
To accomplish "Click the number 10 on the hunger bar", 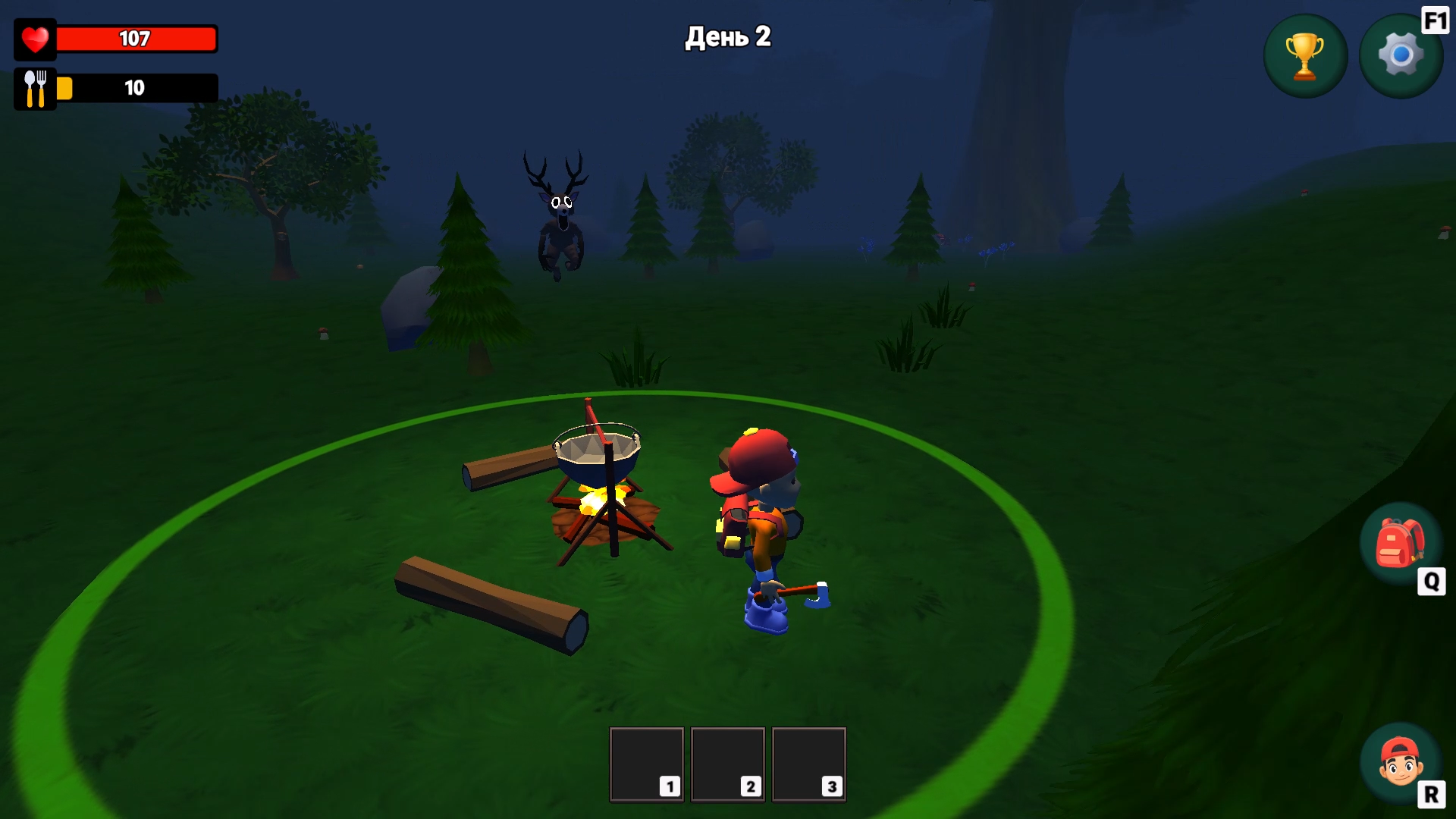I will 134,87.
